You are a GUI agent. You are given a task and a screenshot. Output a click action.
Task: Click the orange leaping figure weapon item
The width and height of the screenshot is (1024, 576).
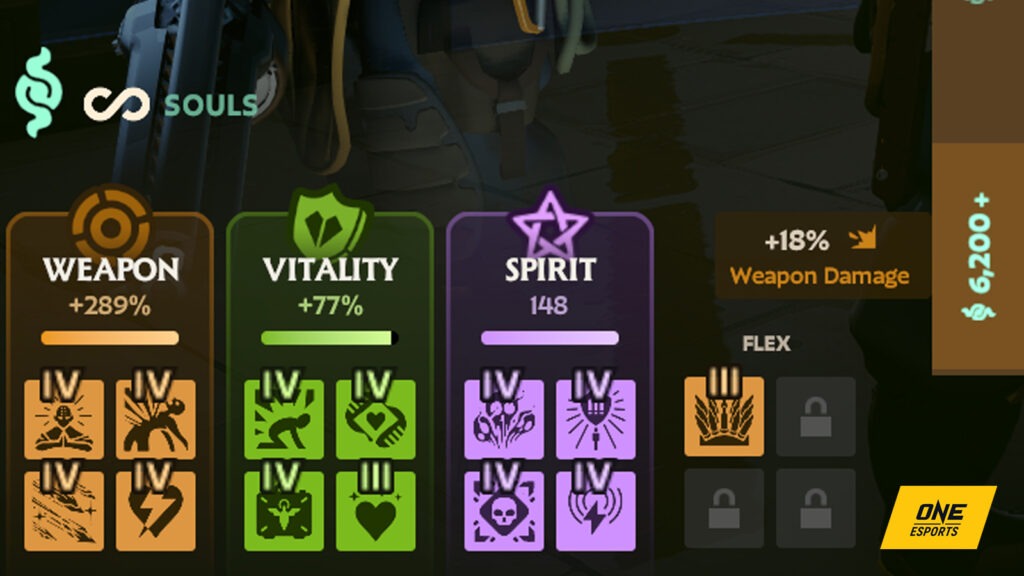(x=155, y=420)
